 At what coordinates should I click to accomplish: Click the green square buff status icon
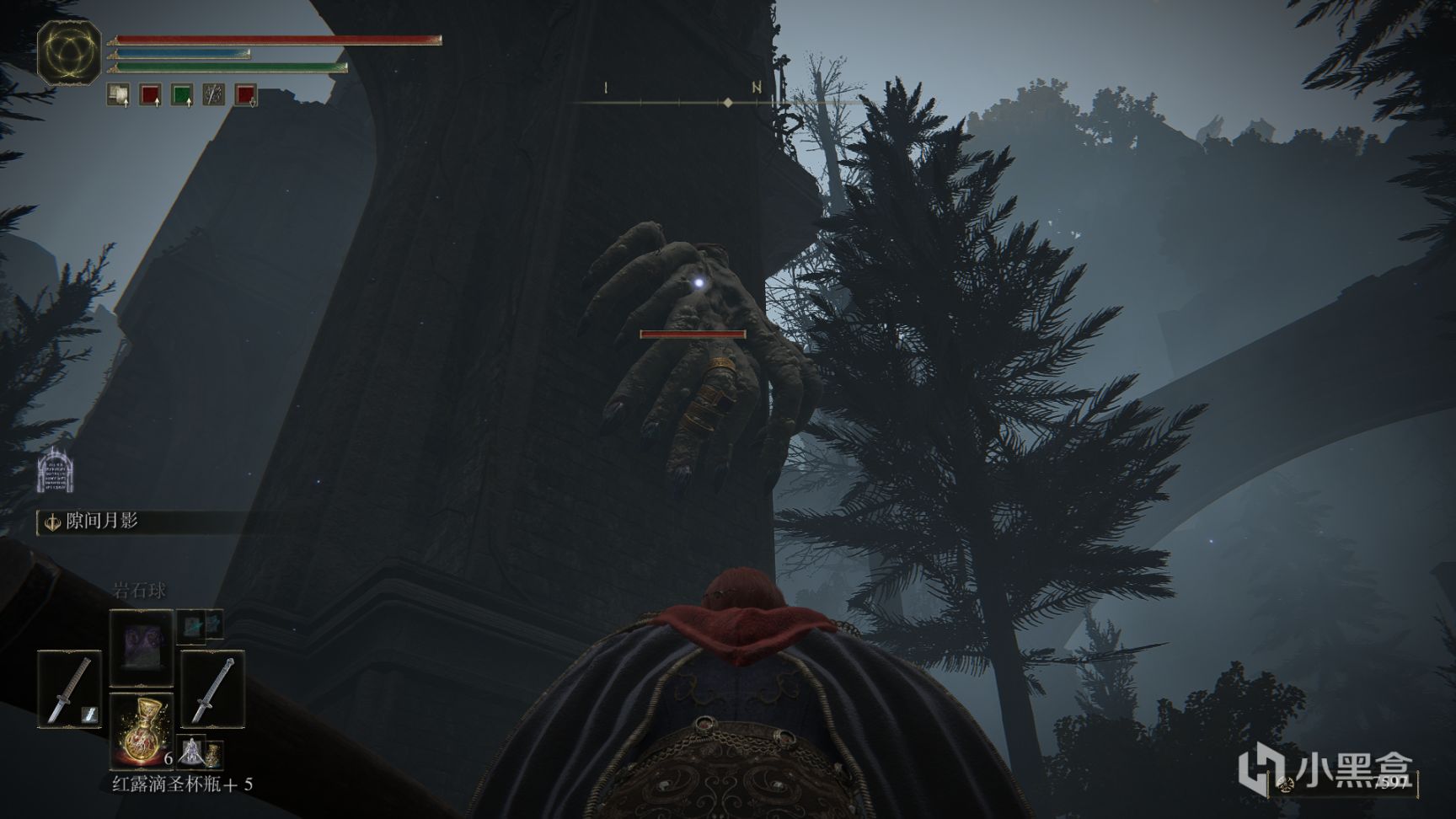[x=182, y=94]
